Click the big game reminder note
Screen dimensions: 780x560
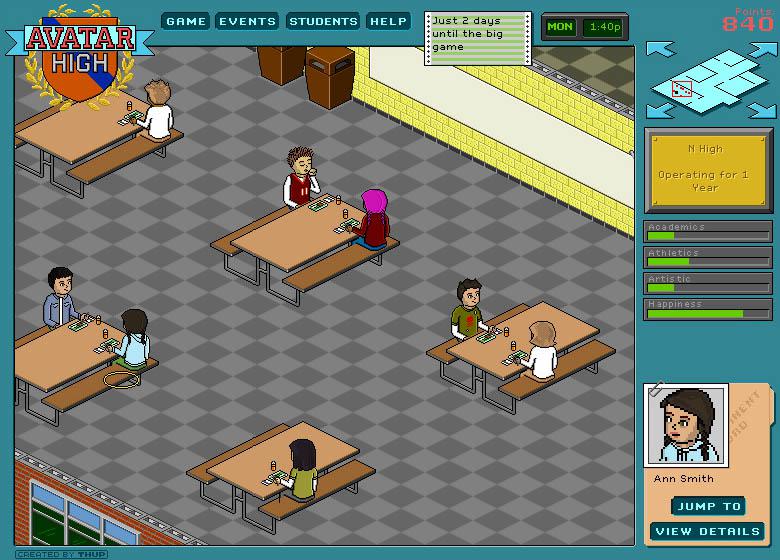477,38
